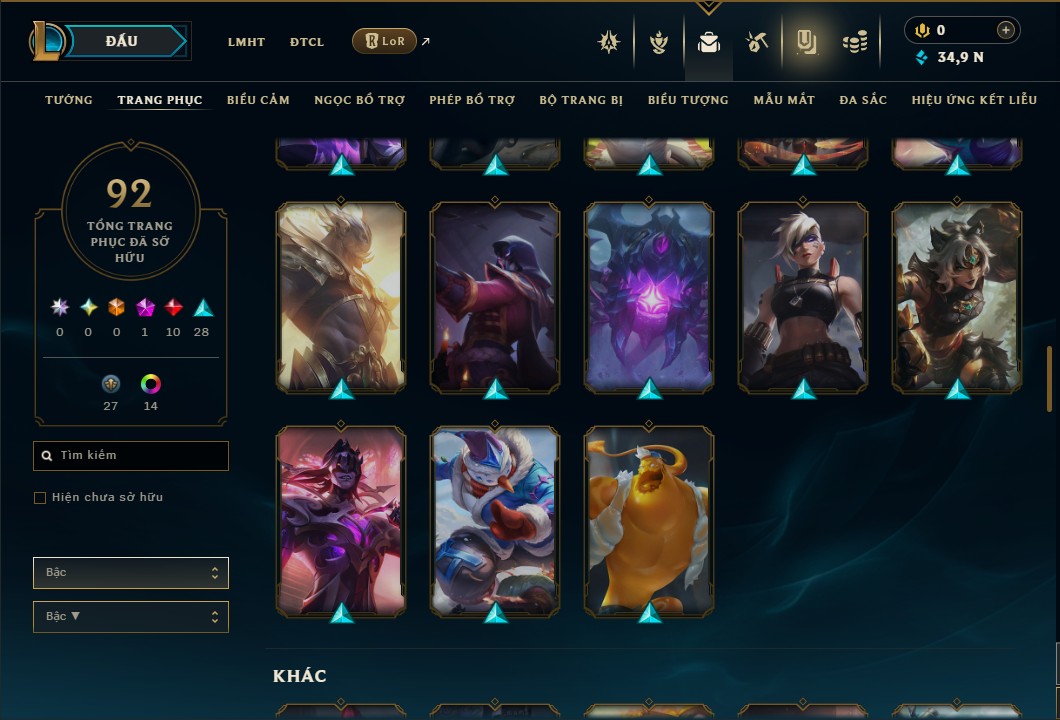Go to the PHÉP BỔ TRỢ tab

pos(472,100)
